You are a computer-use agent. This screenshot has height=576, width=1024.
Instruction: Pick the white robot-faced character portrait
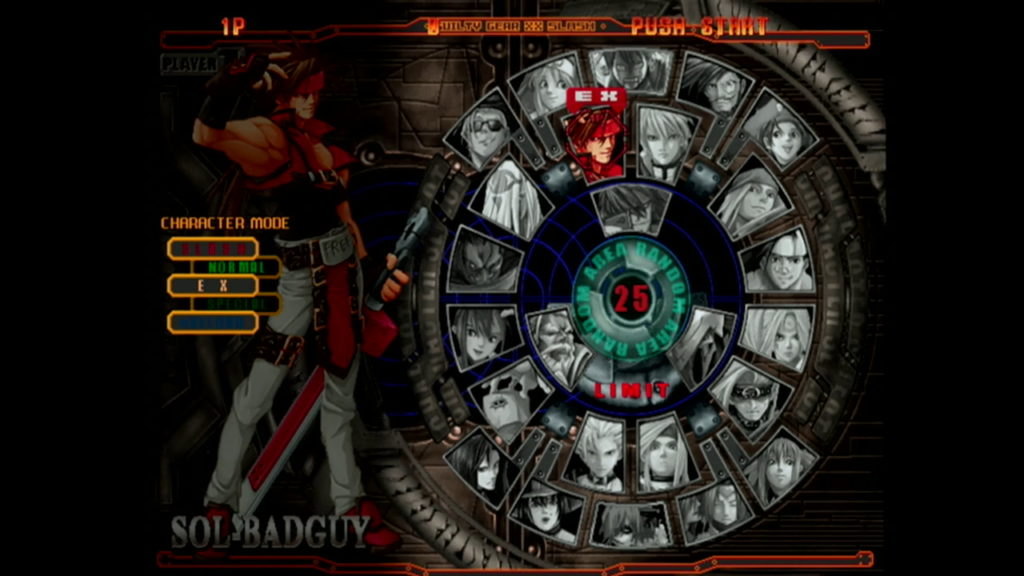click(x=510, y=396)
